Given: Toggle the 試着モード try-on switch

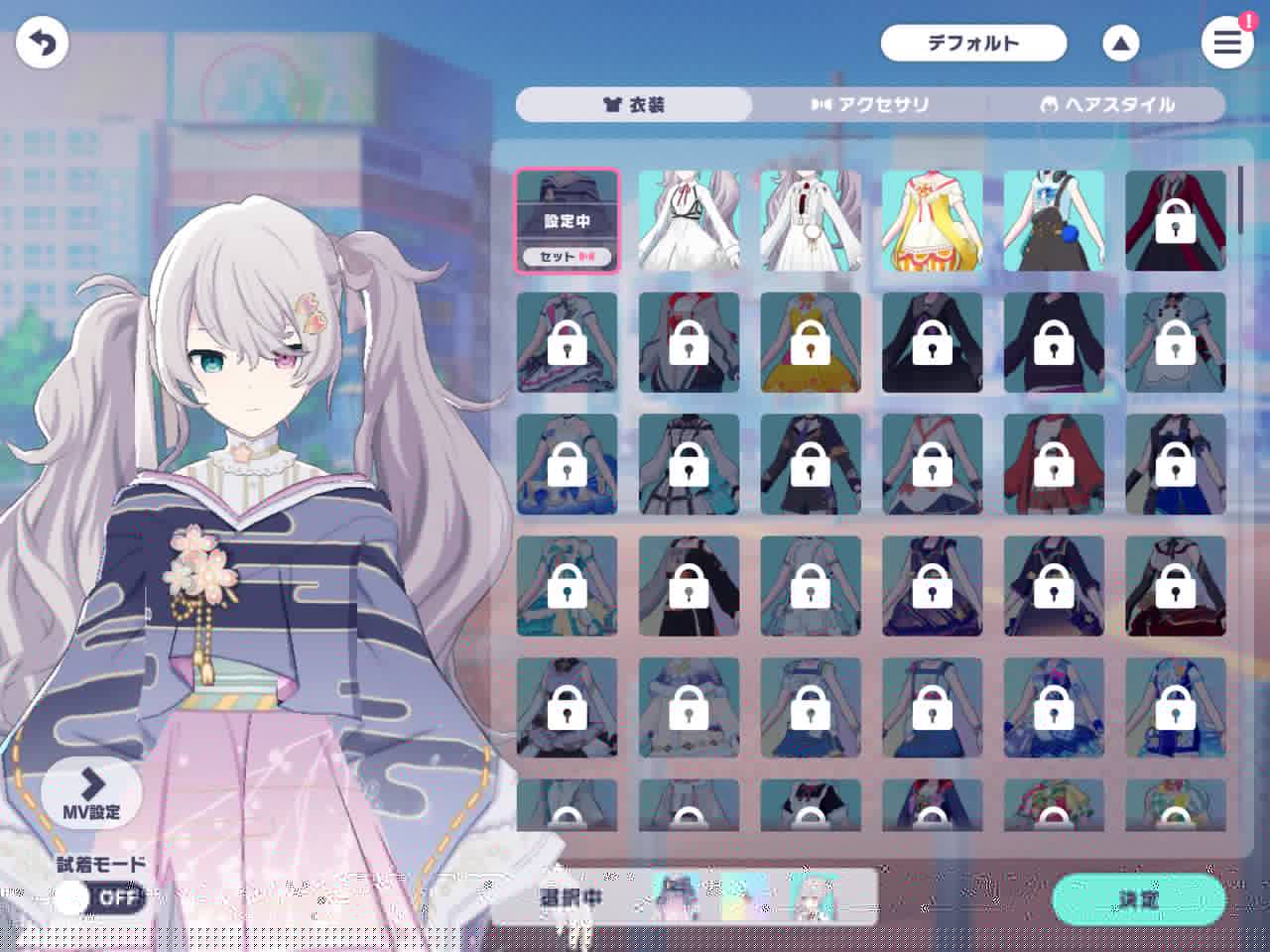Looking at the screenshot, I should click(99, 898).
